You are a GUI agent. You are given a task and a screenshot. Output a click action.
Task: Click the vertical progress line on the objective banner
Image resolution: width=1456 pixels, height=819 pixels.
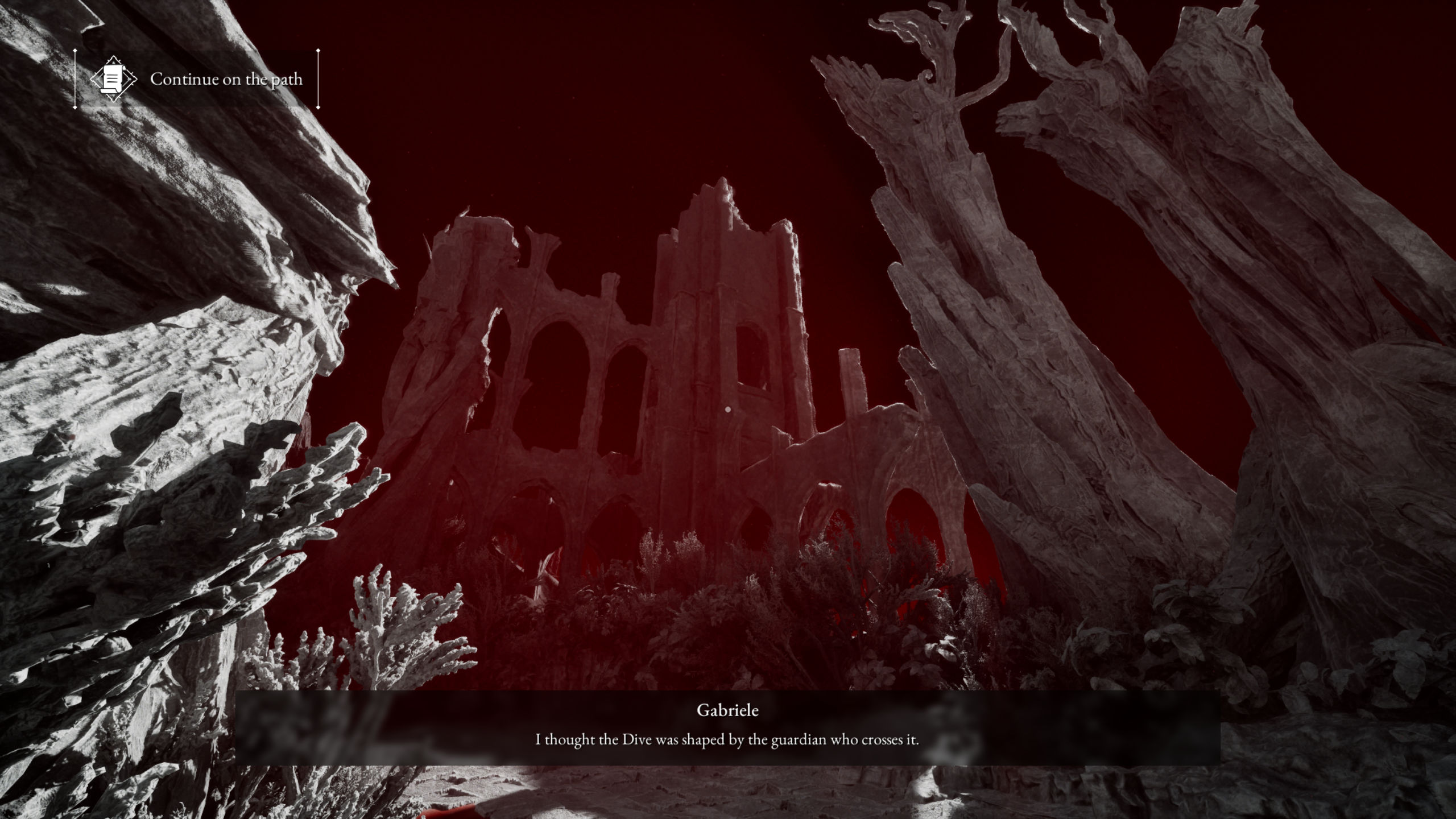point(74,79)
